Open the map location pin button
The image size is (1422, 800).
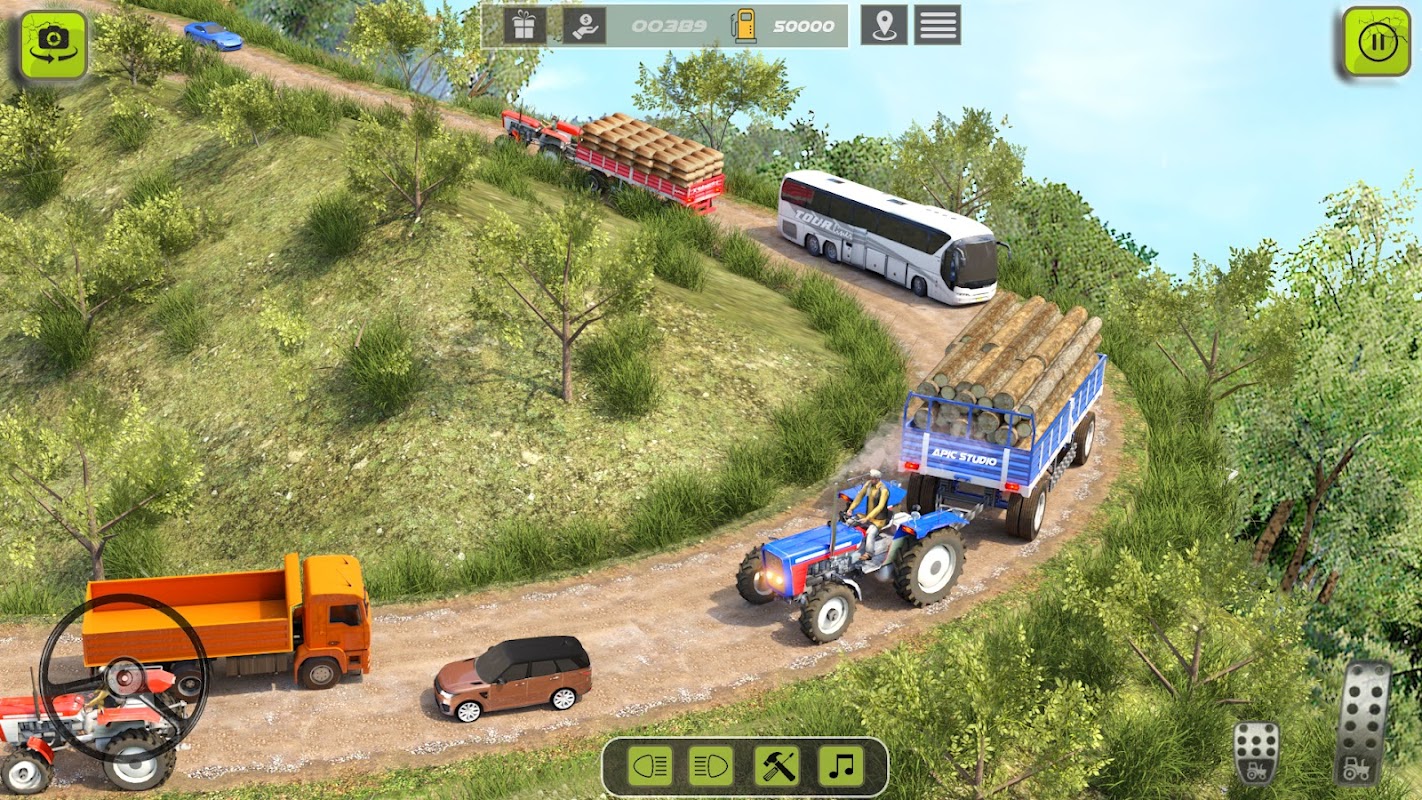pyautogui.click(x=884, y=25)
